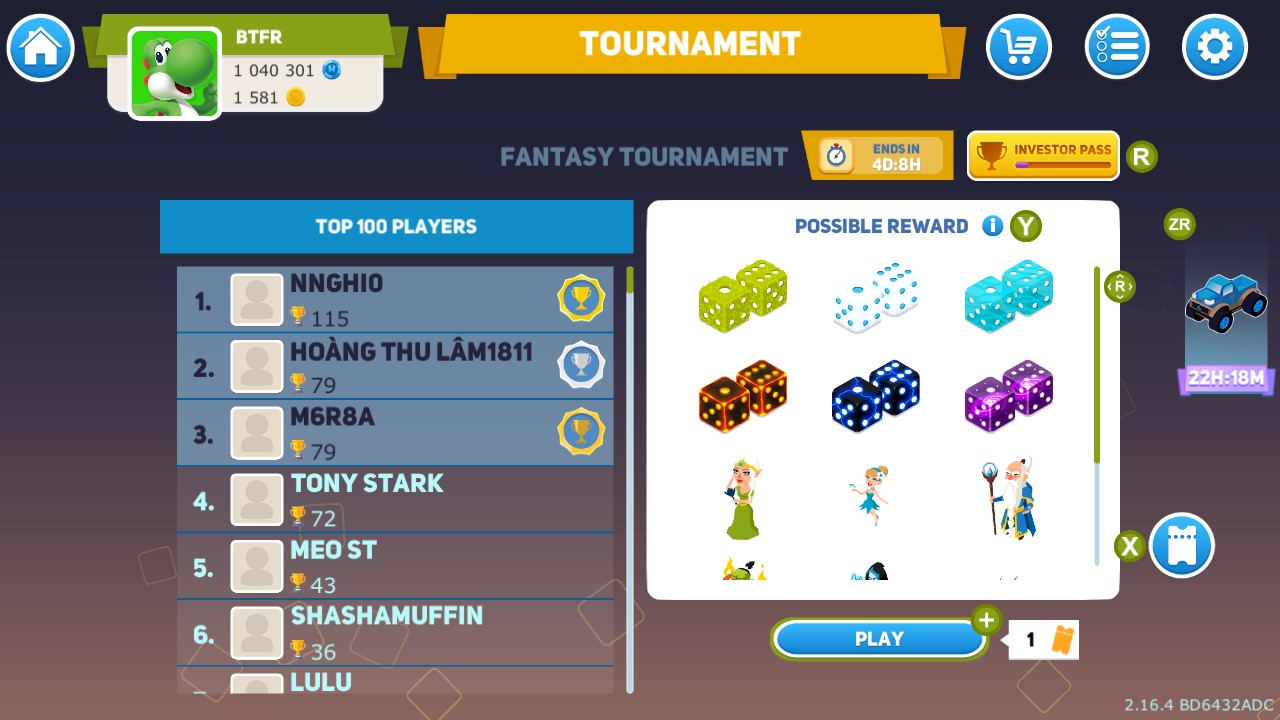Tap the Possible Reward info icon
This screenshot has width=1280, height=720.
click(992, 226)
